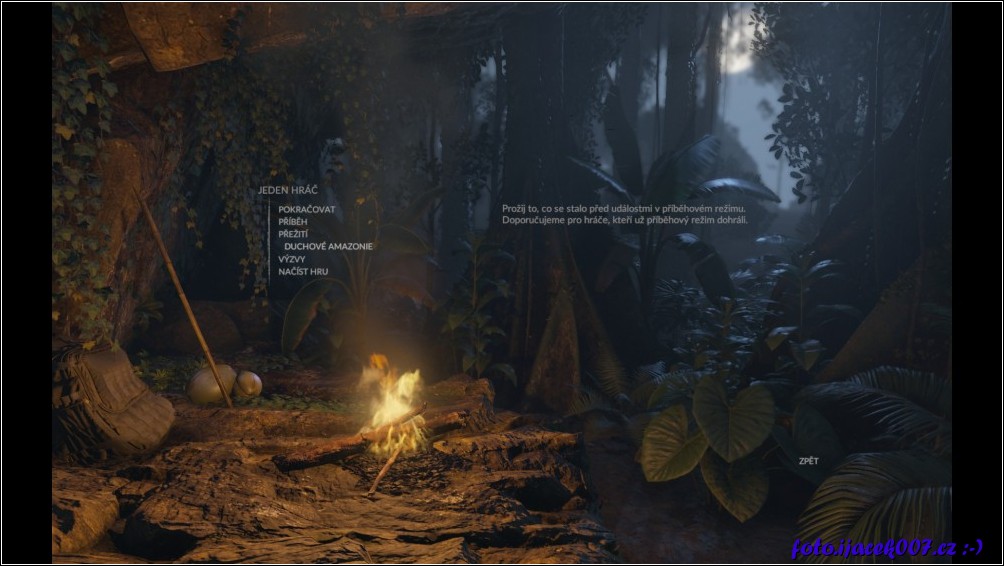Screen dimensions: 1004x566
Task: Select Pokračovat to continue the game
Action: click(307, 209)
